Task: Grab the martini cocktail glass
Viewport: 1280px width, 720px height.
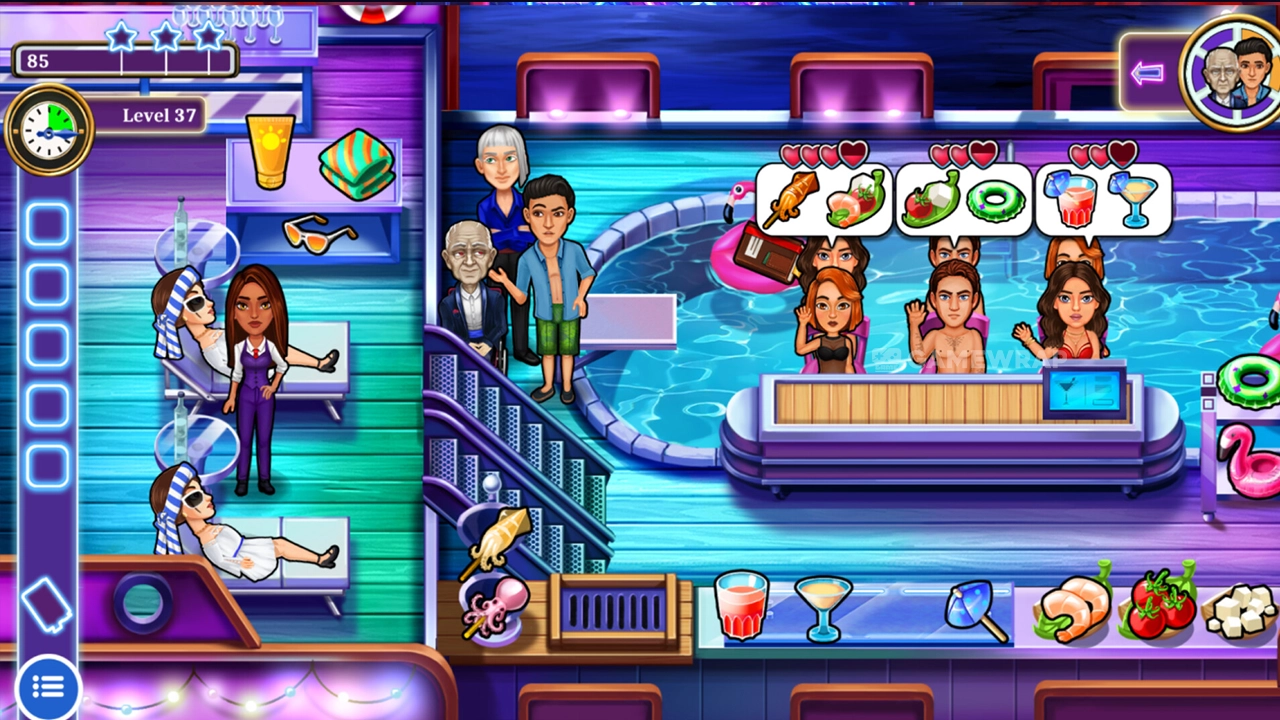Action: point(824,607)
